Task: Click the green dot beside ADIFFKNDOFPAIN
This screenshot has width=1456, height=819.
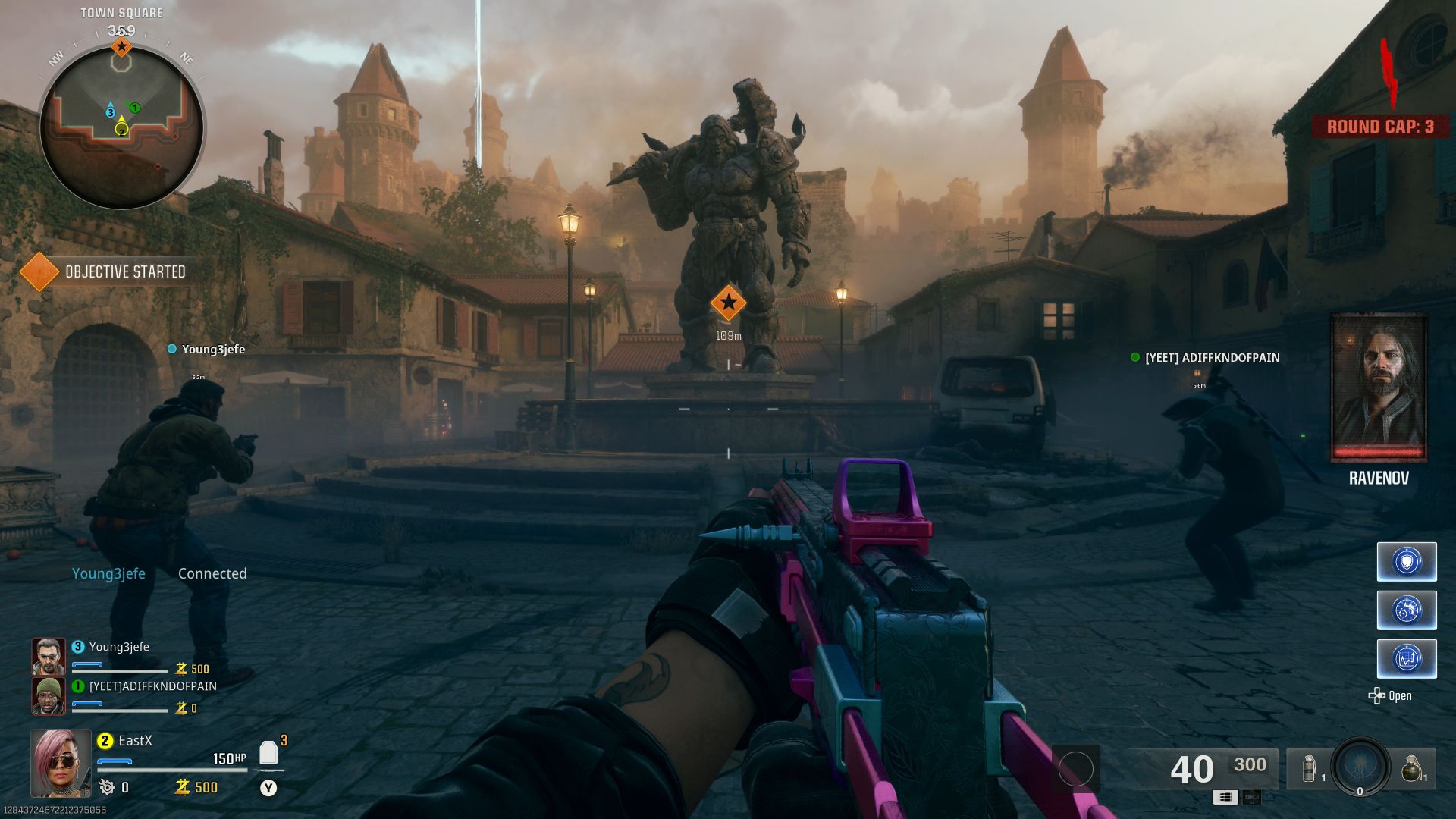Action: pyautogui.click(x=1135, y=356)
